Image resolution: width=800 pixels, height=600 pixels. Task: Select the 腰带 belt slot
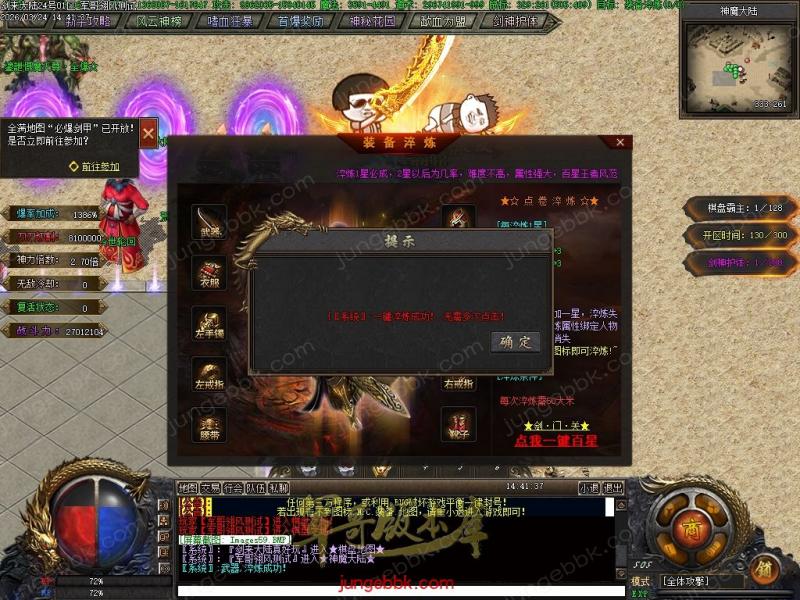click(x=209, y=424)
